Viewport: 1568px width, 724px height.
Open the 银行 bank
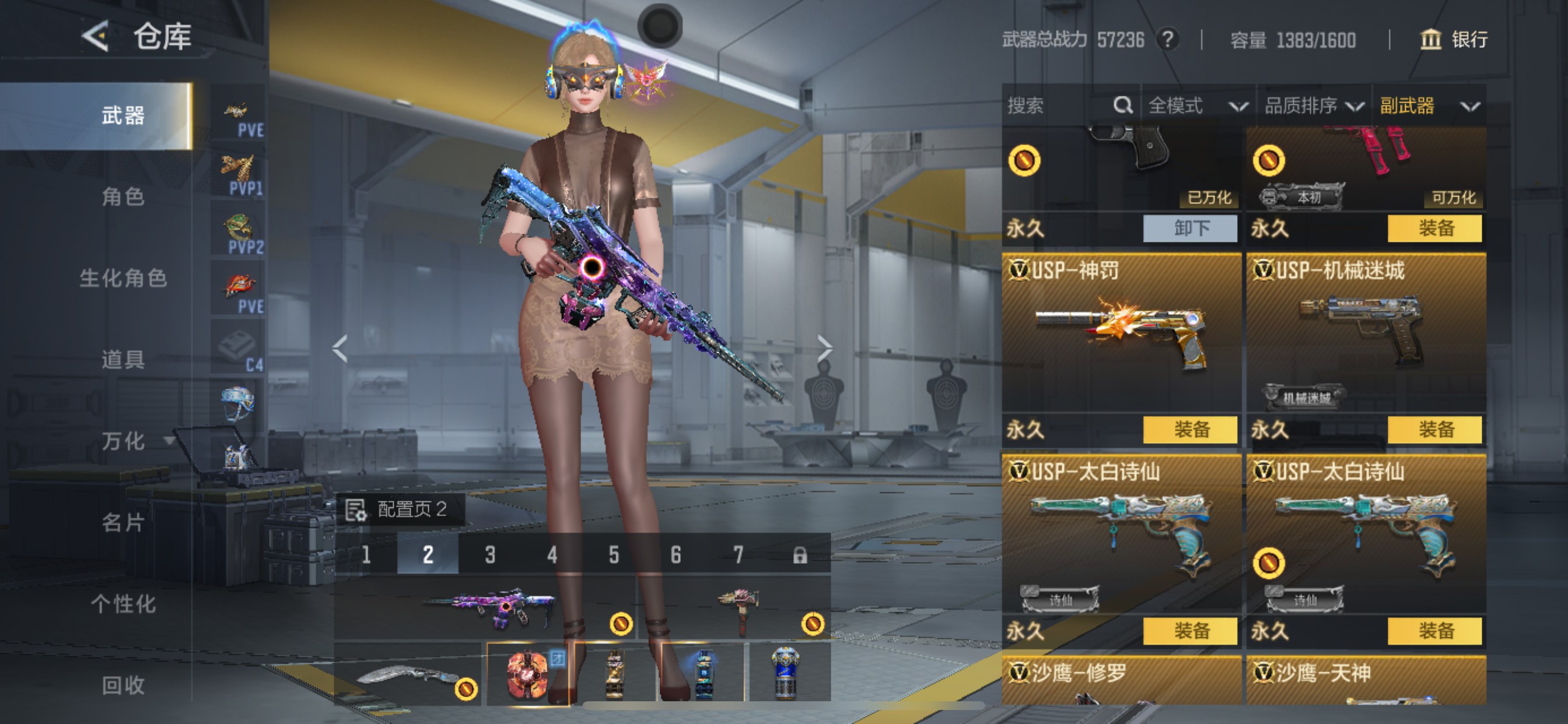tap(1454, 40)
